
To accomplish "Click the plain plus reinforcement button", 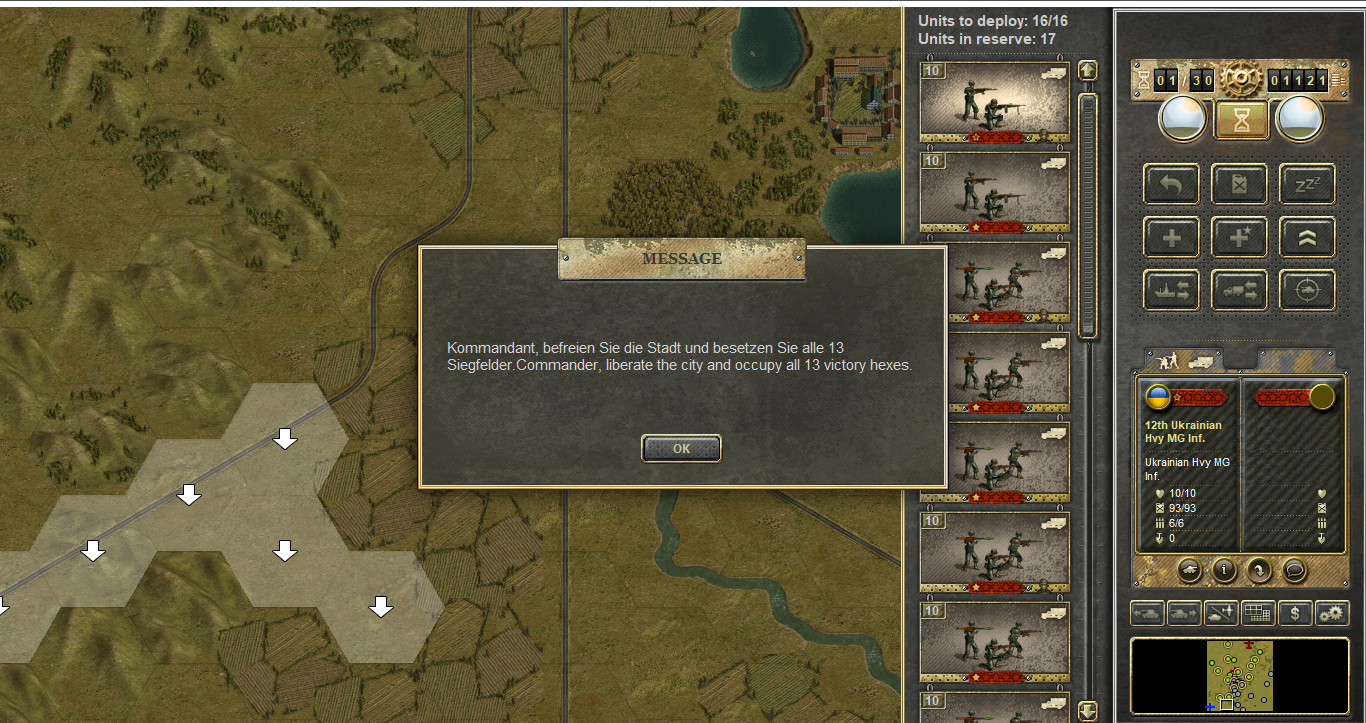I will click(1171, 237).
